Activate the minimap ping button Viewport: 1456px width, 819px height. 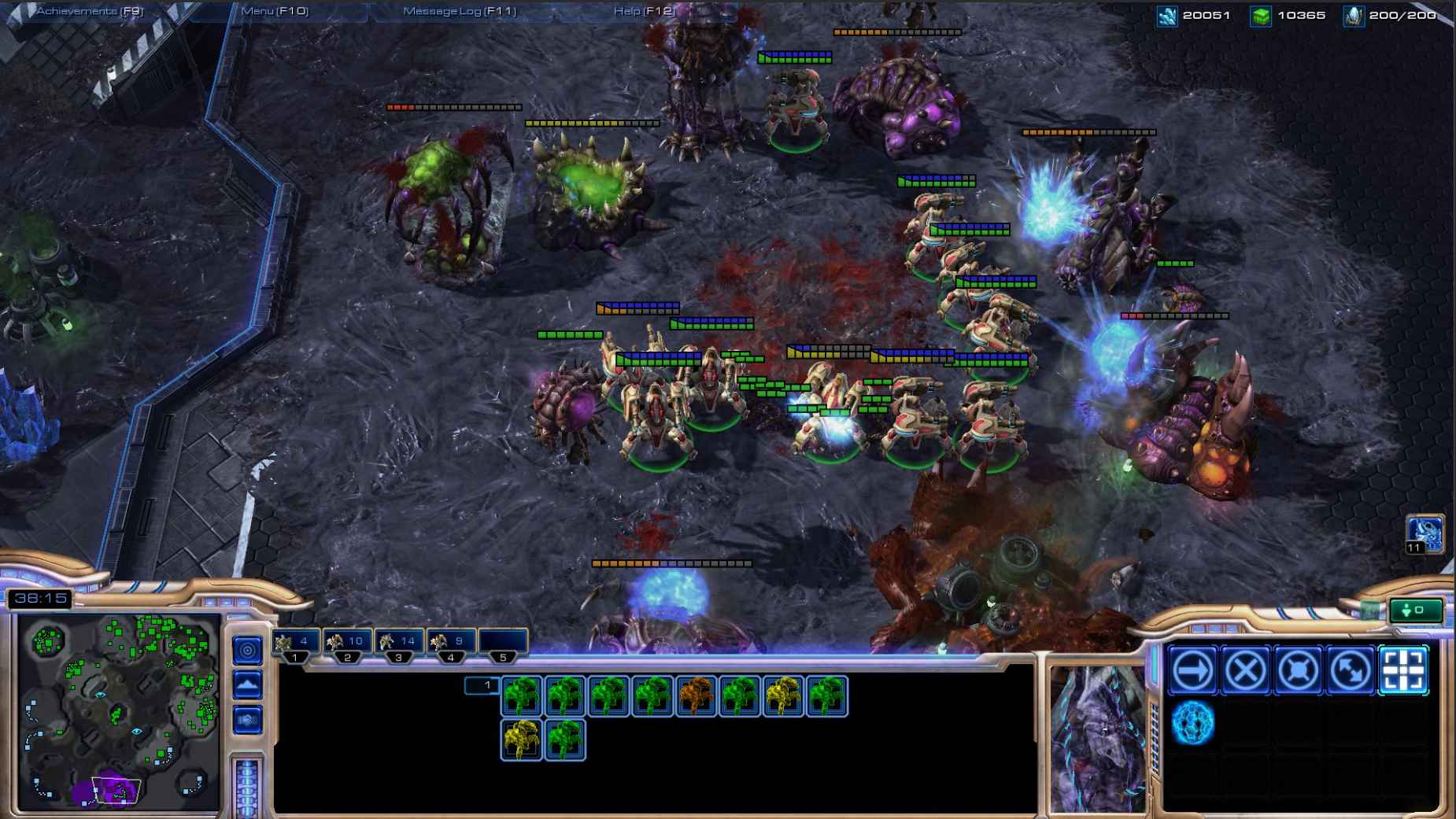(248, 650)
